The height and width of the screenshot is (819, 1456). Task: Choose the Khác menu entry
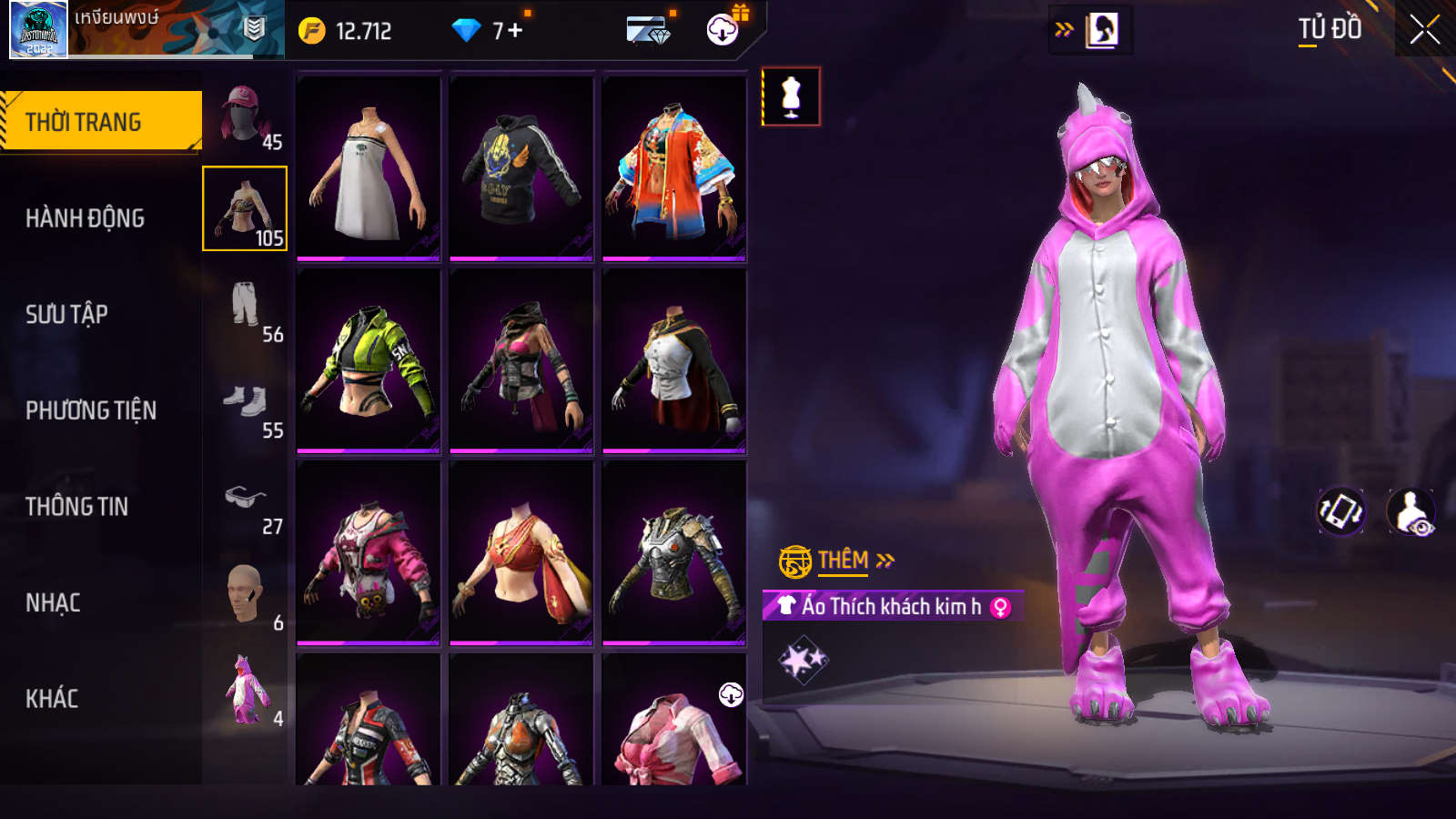[x=52, y=699]
